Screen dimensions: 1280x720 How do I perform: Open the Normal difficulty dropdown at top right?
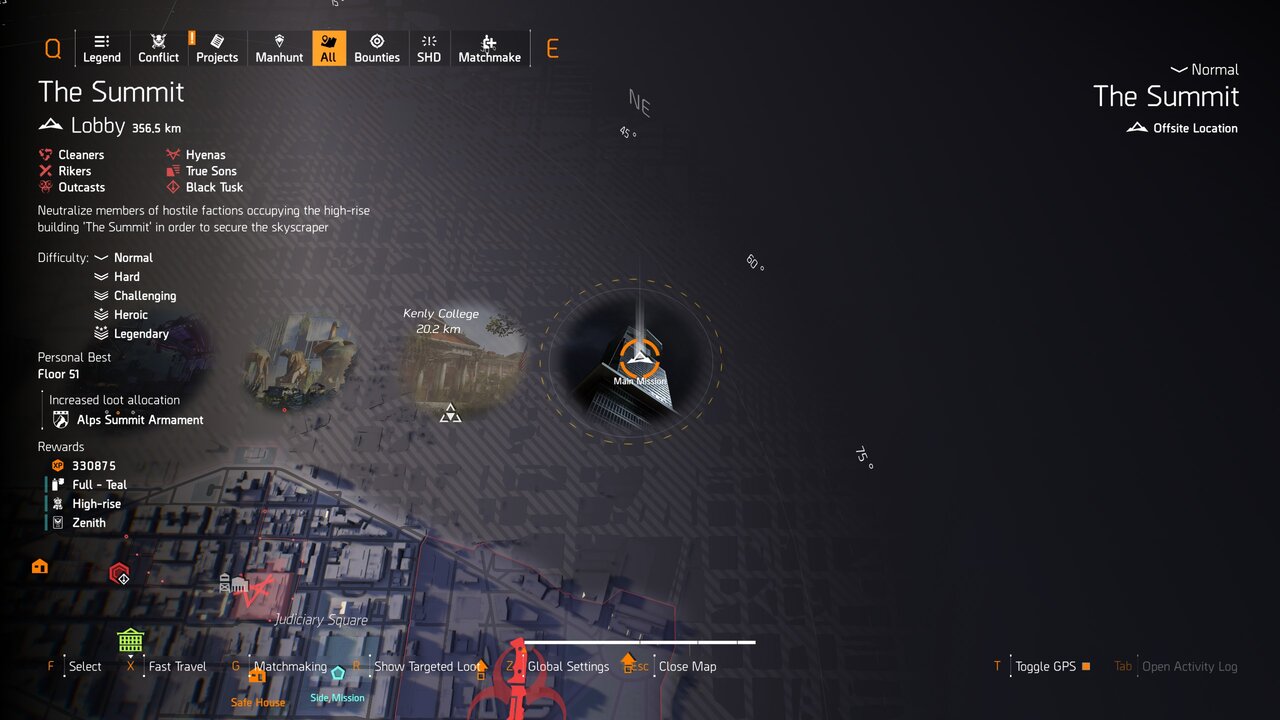point(1204,70)
